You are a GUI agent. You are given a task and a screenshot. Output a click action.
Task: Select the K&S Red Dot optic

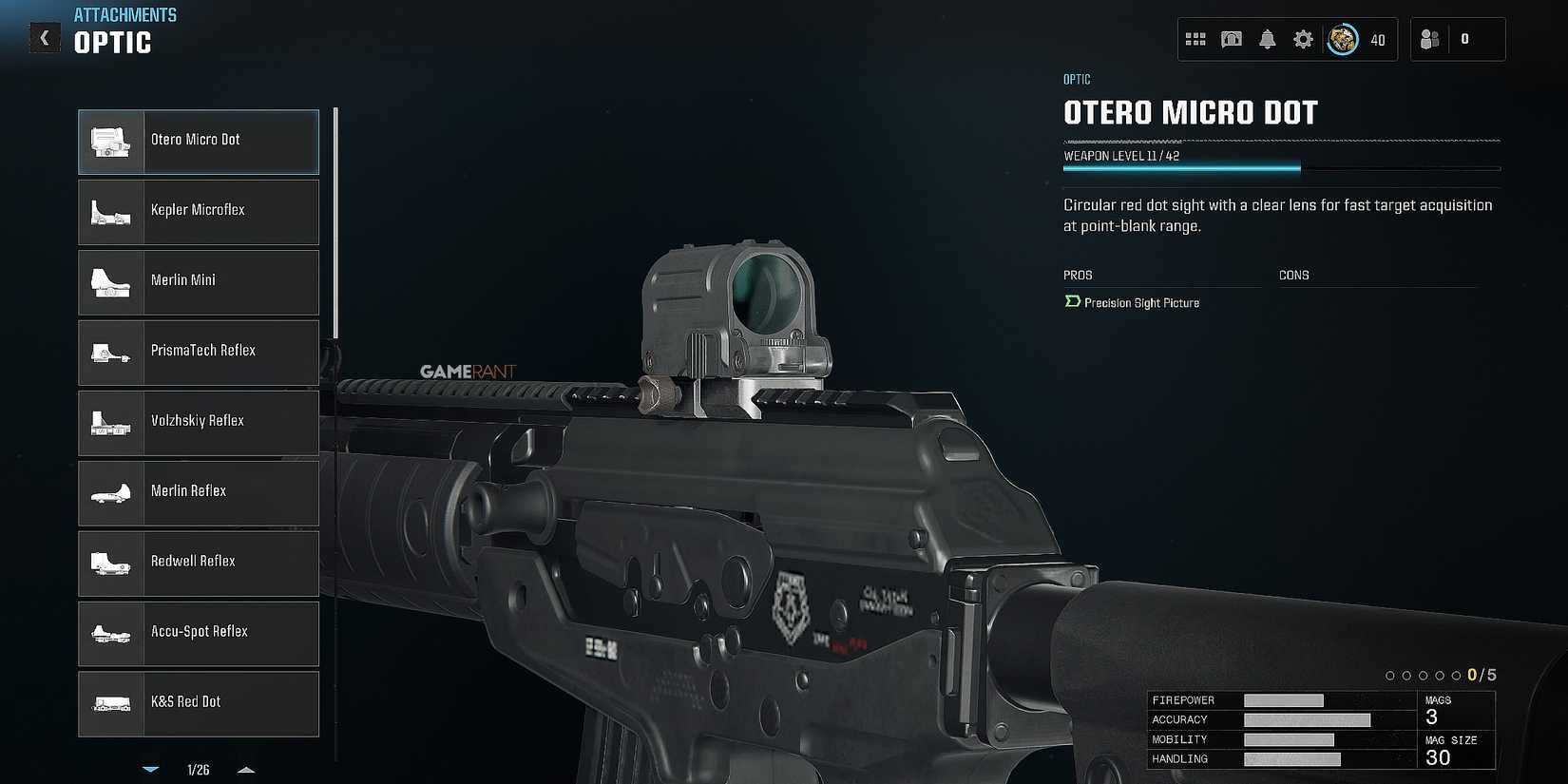(198, 703)
